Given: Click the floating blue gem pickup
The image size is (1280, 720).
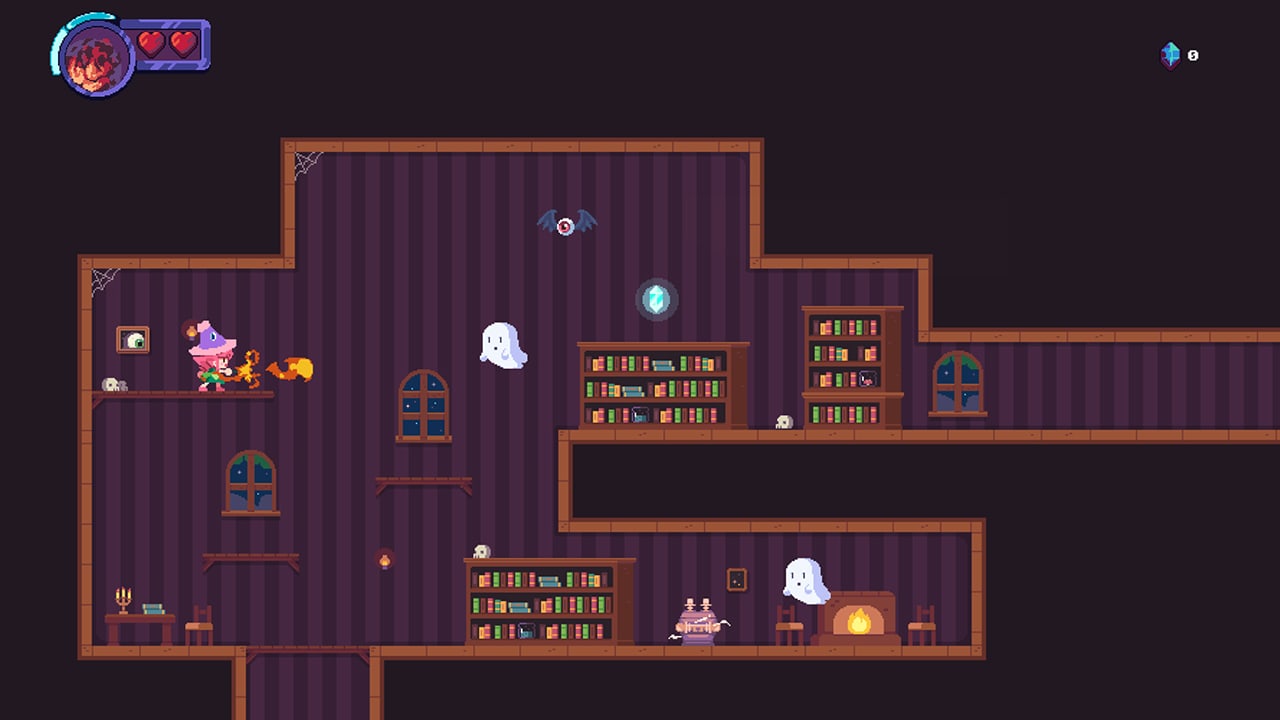Looking at the screenshot, I should pos(658,297).
